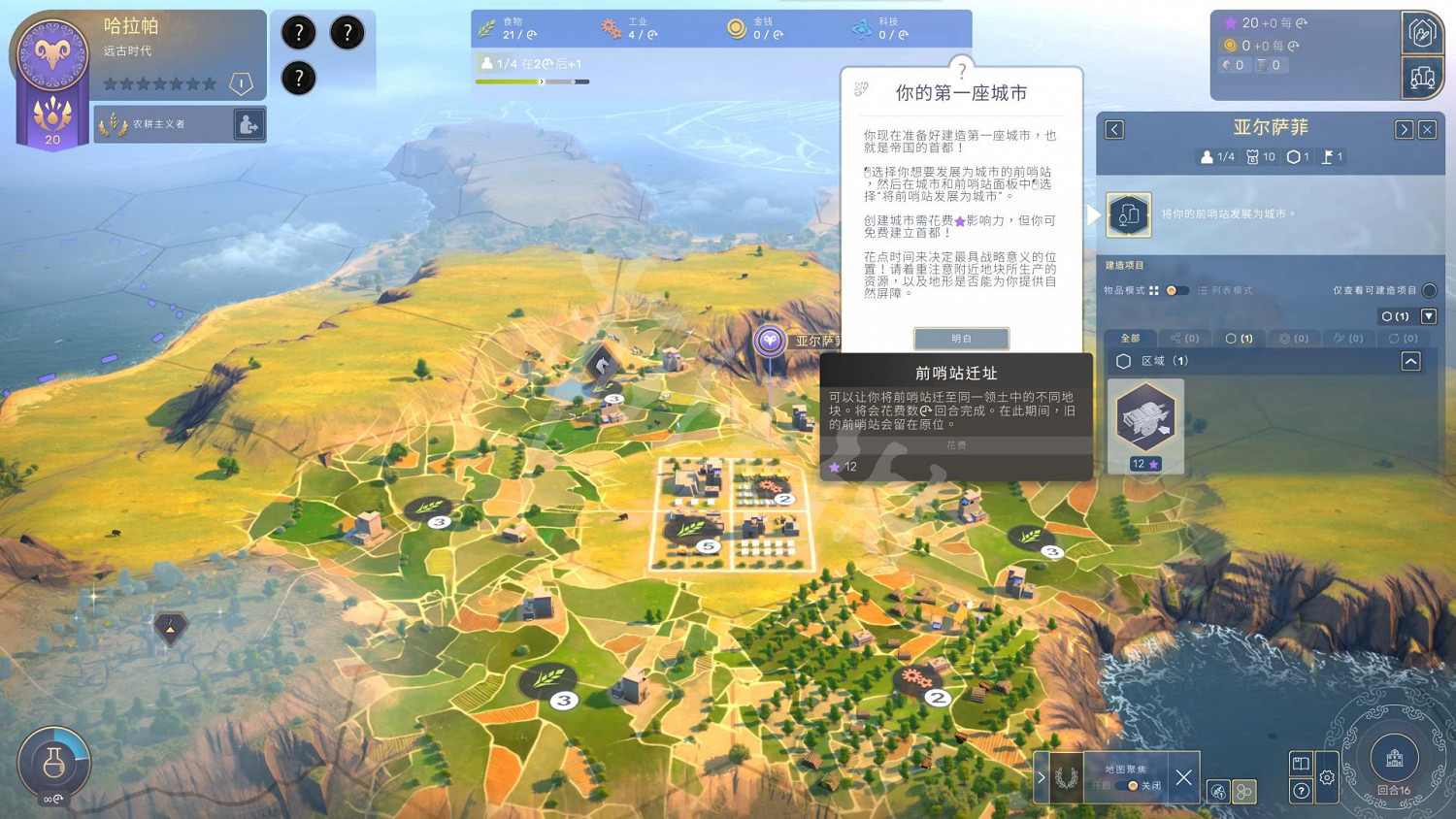Click the develop-outpost-into-city icon in city panel

[x=1128, y=214]
